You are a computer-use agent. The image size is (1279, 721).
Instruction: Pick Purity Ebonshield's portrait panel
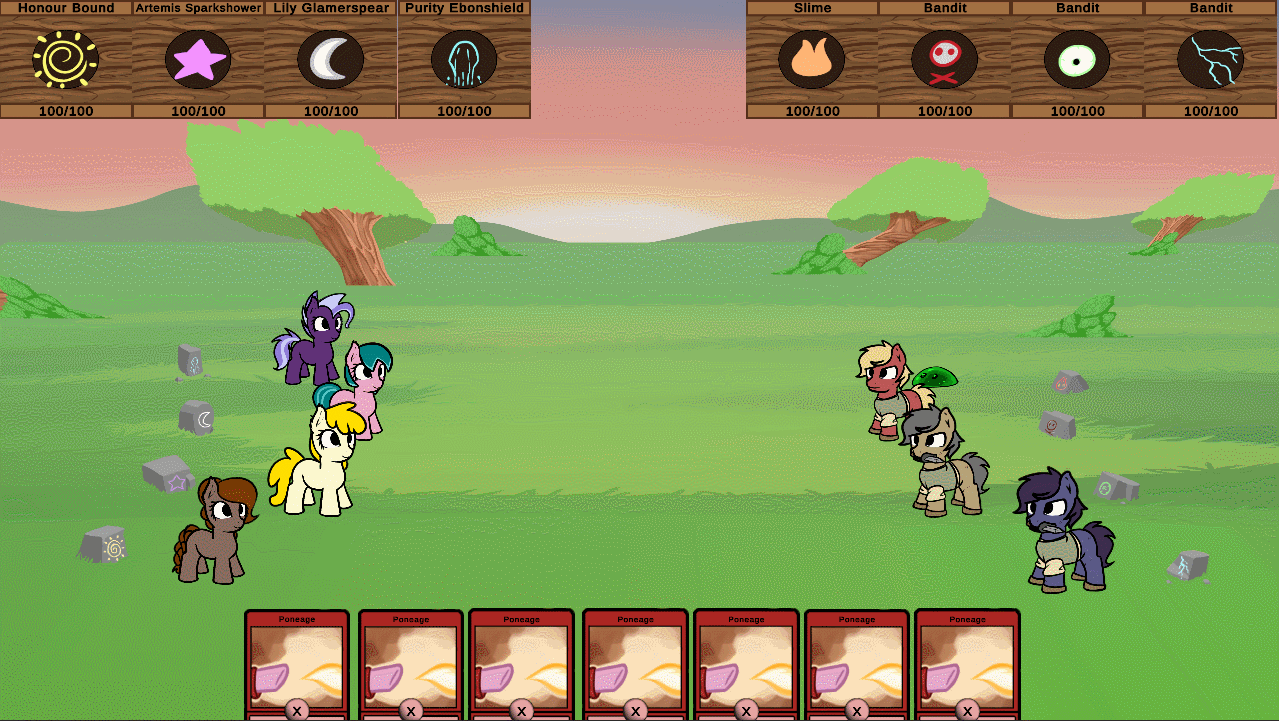(464, 60)
